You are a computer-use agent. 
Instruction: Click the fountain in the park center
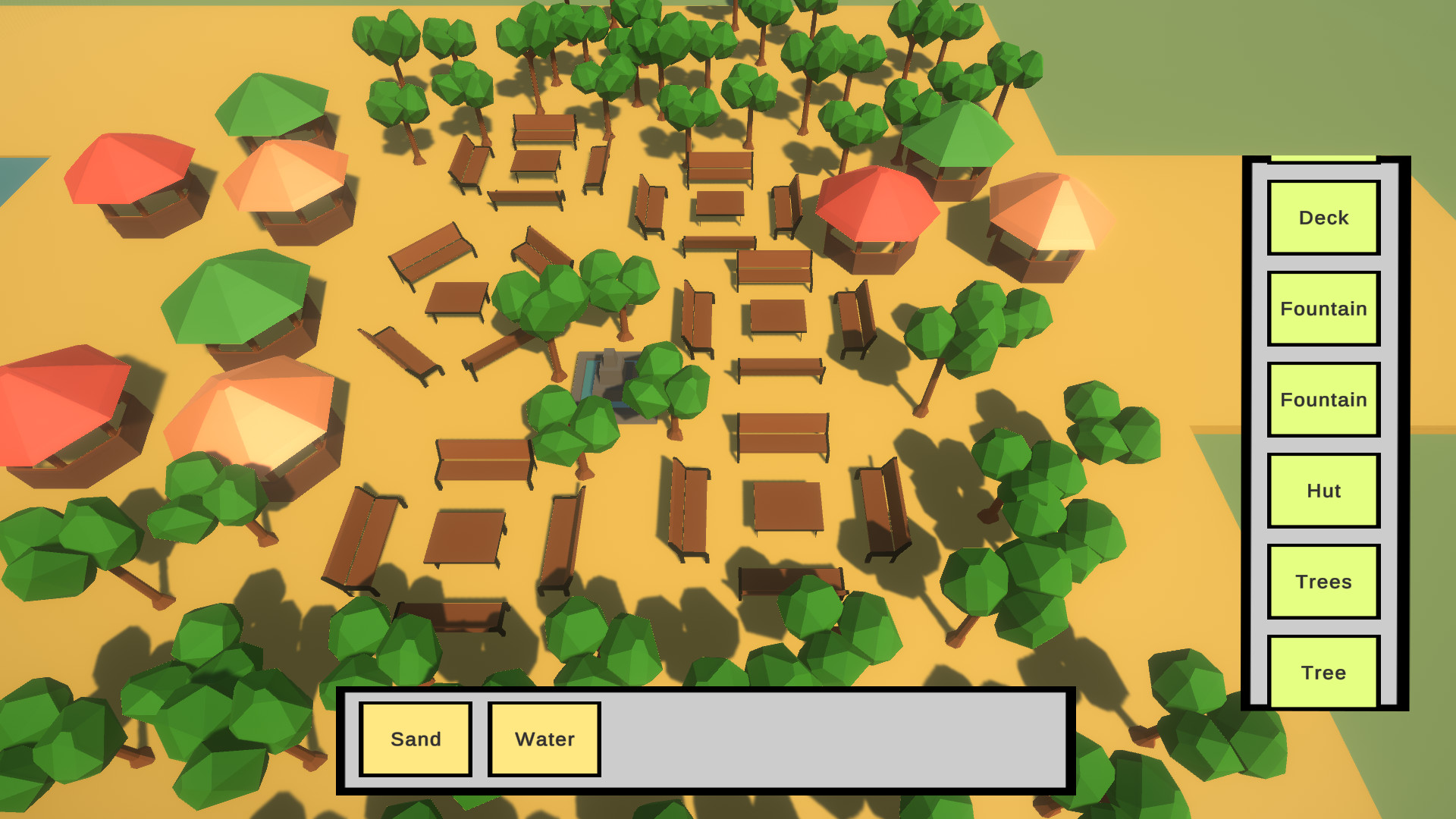coord(610,375)
